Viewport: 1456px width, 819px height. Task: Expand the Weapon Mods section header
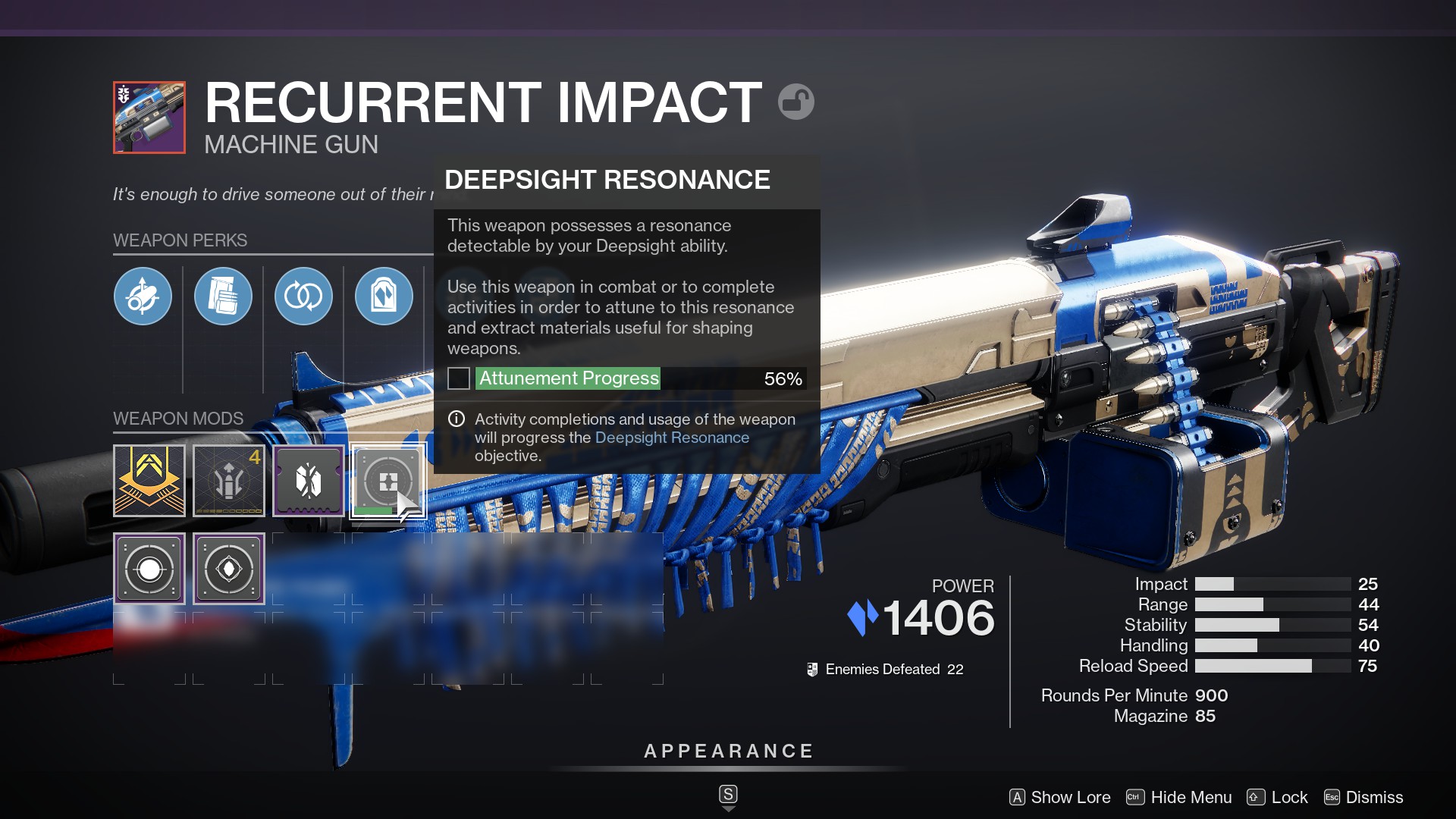tap(177, 419)
